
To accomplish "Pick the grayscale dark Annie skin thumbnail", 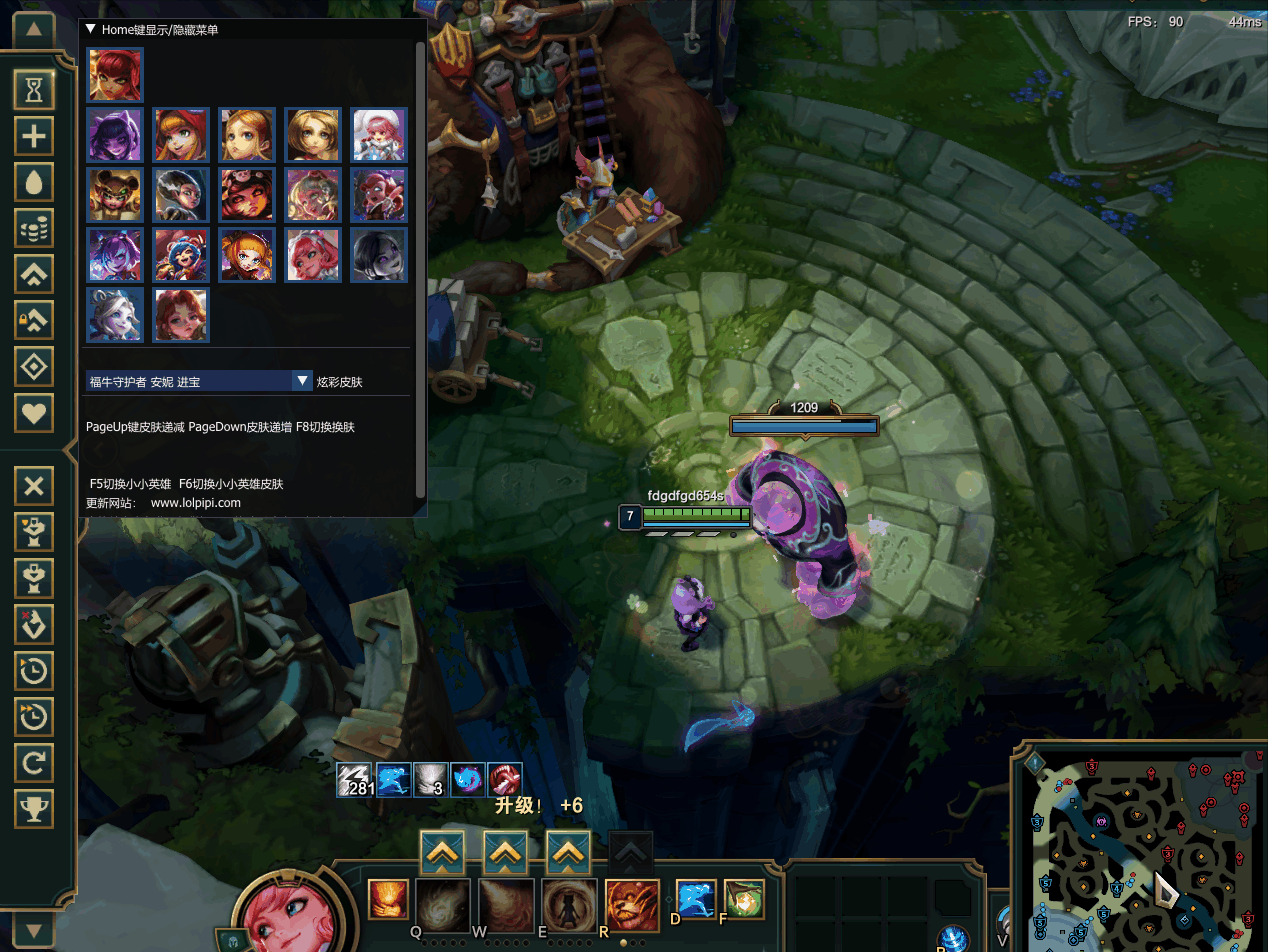I will (x=379, y=255).
